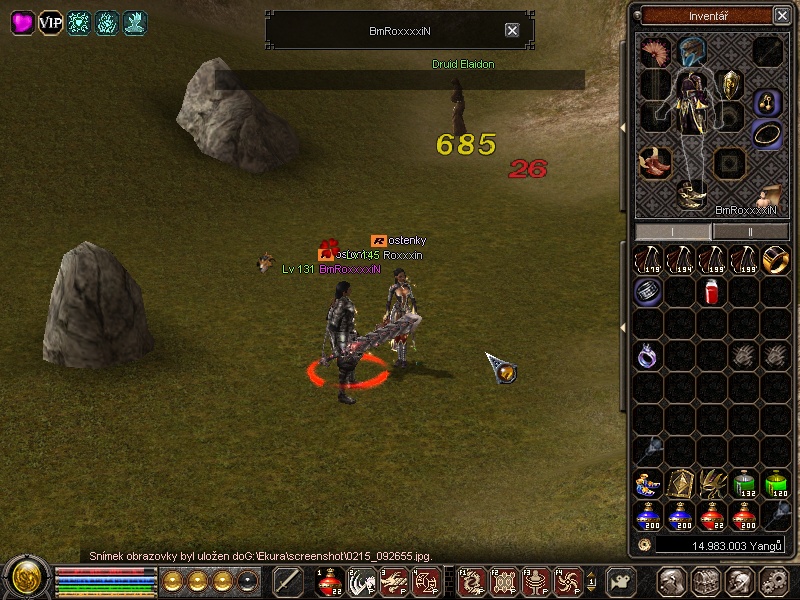Image resolution: width=800 pixels, height=600 pixels.
Task: Click the purple heart status icon
Action: 22,23
